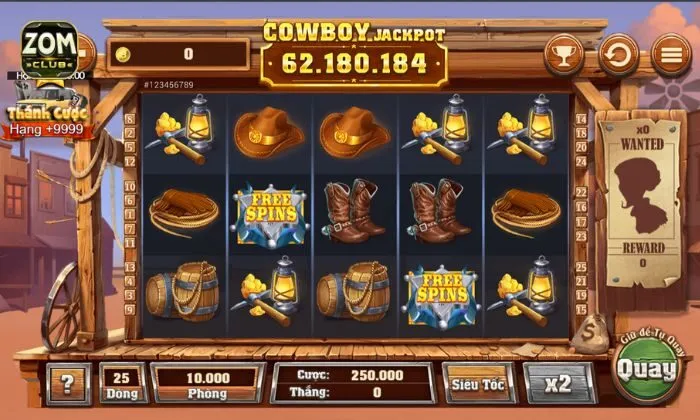
Task: Spin the reels with the Quay button
Action: pos(644,369)
